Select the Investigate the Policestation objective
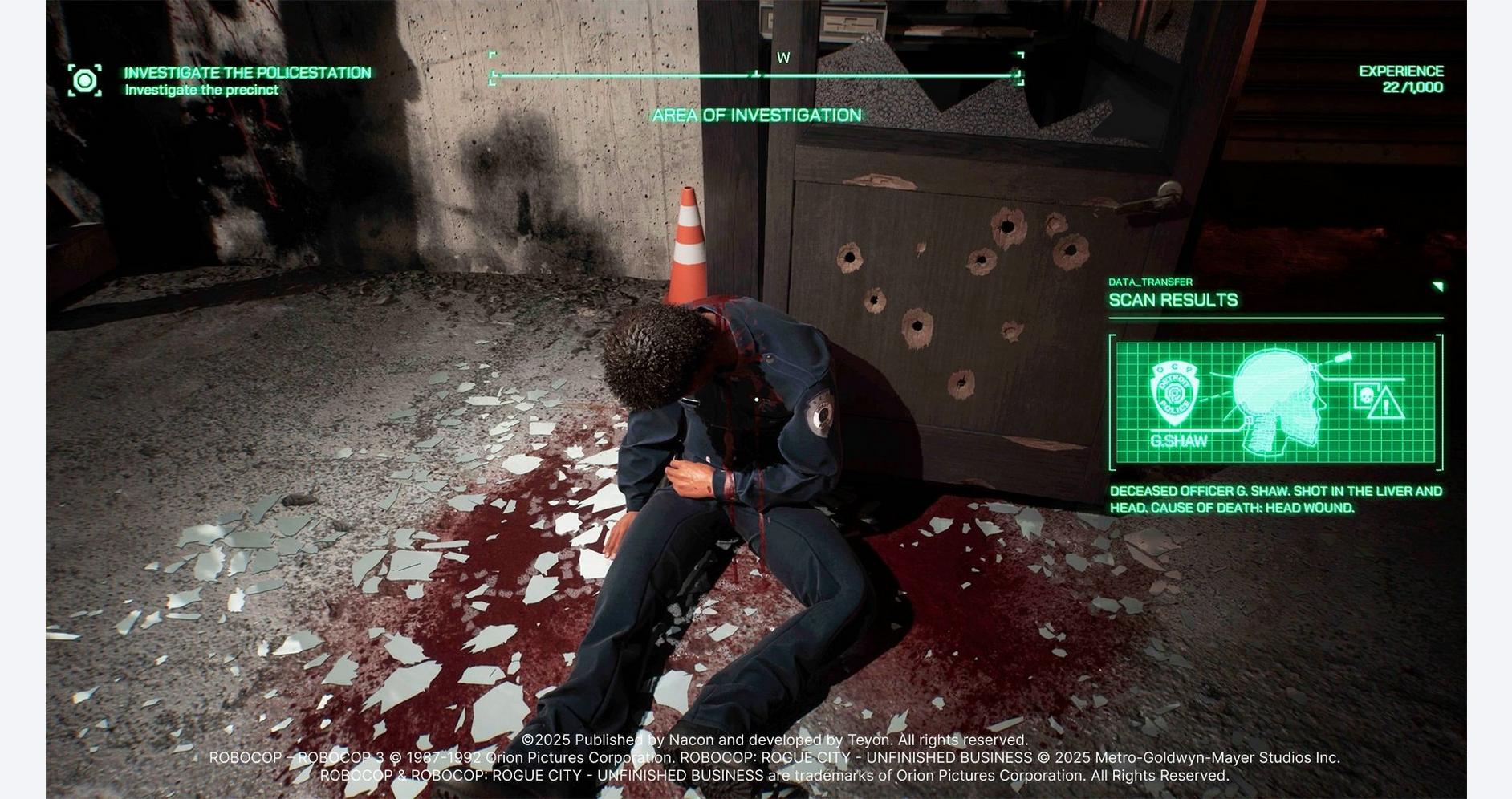Screen dimensions: 1512x799 [x=247, y=73]
